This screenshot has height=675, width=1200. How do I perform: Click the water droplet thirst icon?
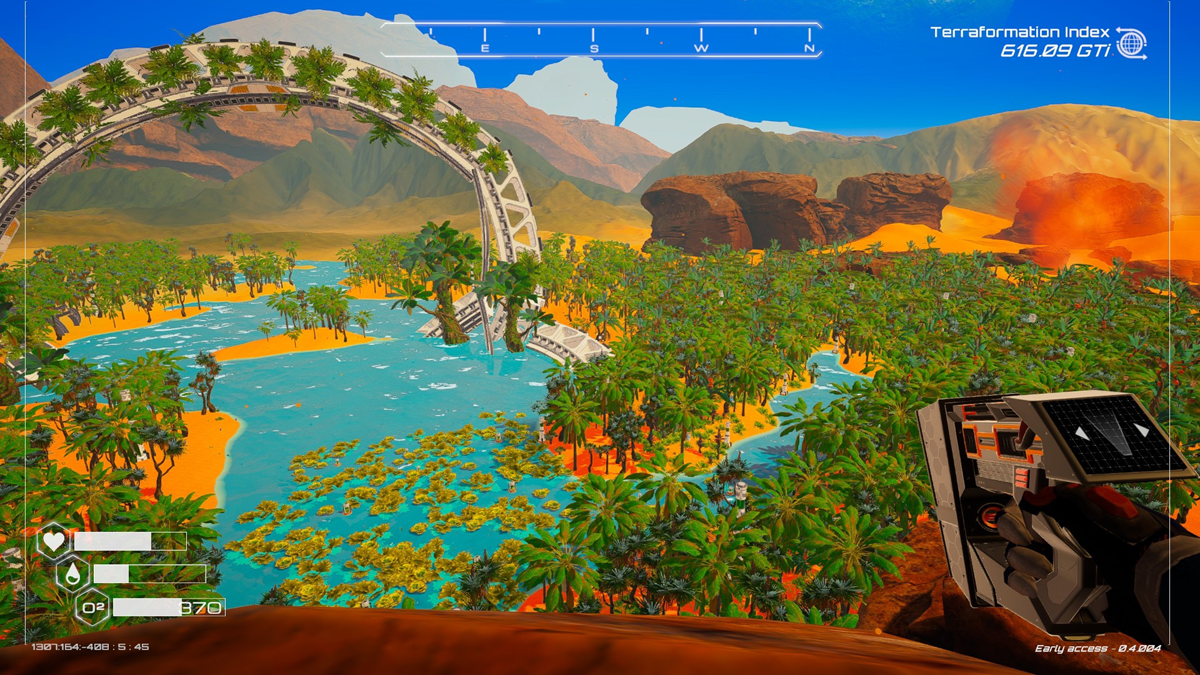pos(73,574)
